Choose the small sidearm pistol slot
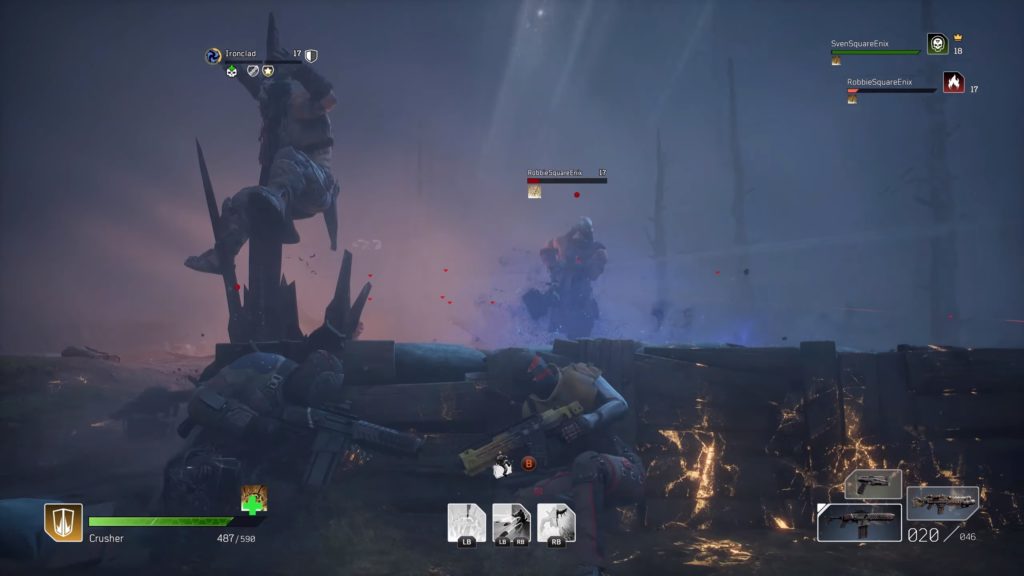 tap(873, 484)
